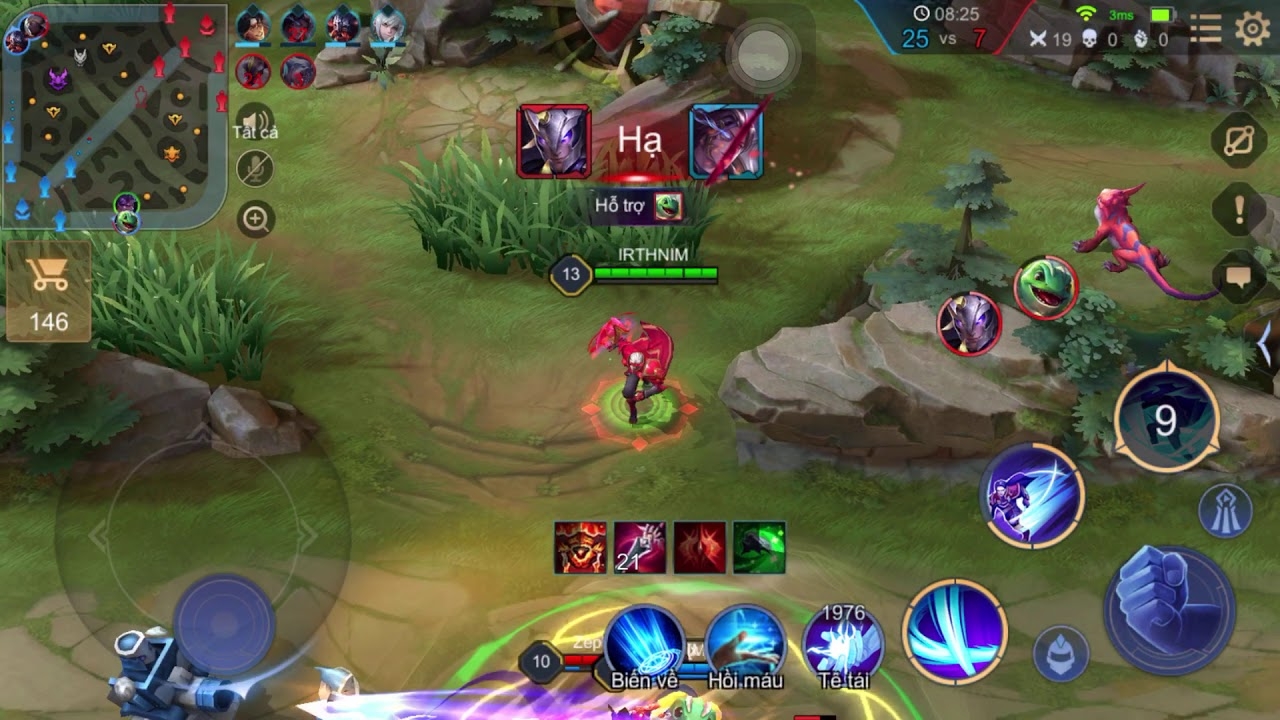1280x720 pixels.
Task: Click the magnifier zoom button
Action: tap(256, 219)
